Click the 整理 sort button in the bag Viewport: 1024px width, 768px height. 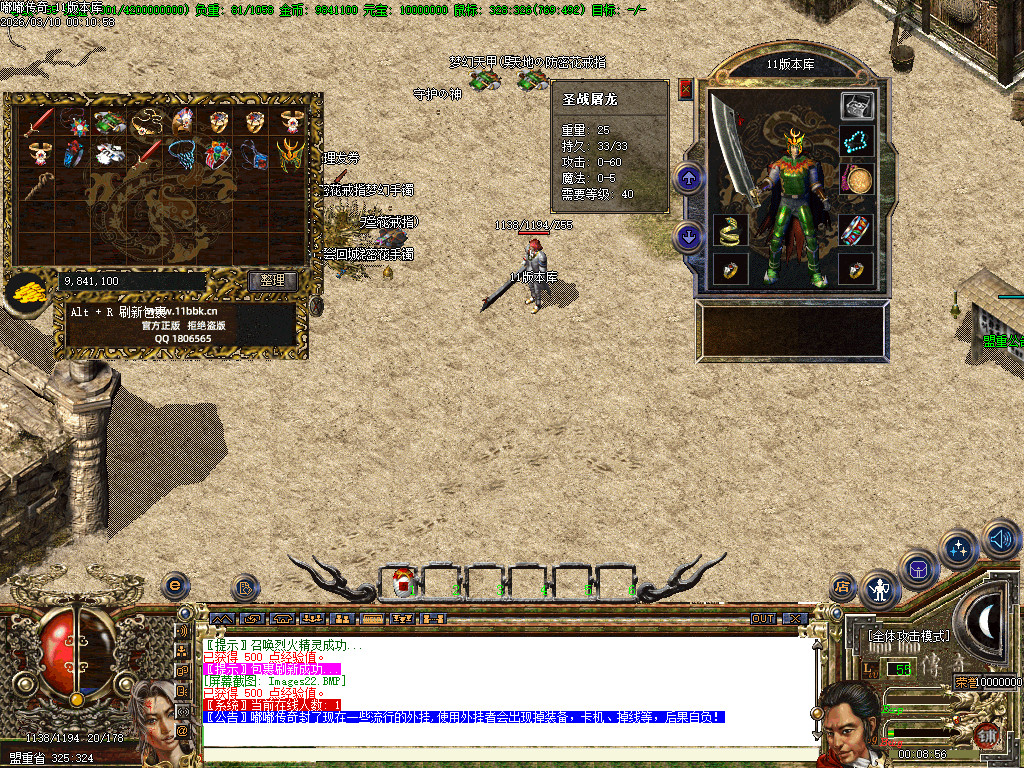click(x=272, y=281)
